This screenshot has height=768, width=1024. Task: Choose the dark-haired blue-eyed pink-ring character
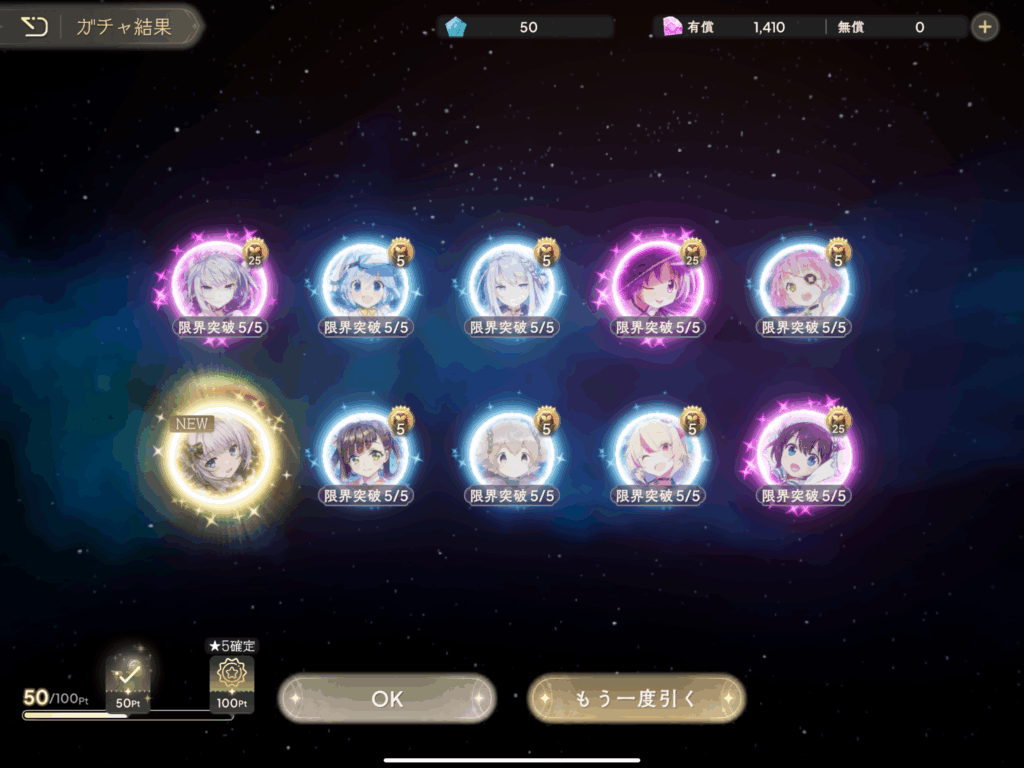point(803,456)
